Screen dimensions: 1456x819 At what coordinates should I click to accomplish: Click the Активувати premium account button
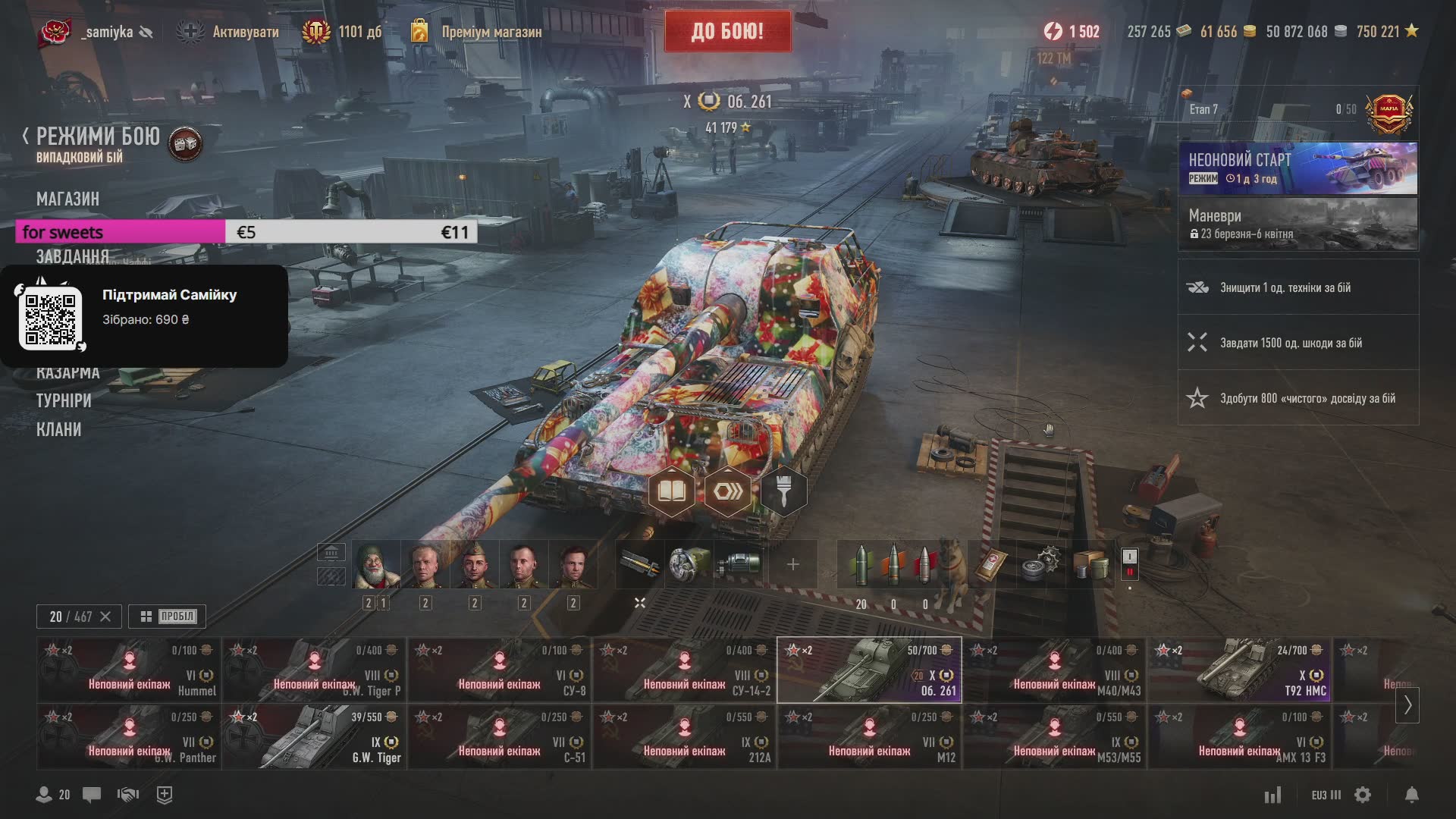227,32
